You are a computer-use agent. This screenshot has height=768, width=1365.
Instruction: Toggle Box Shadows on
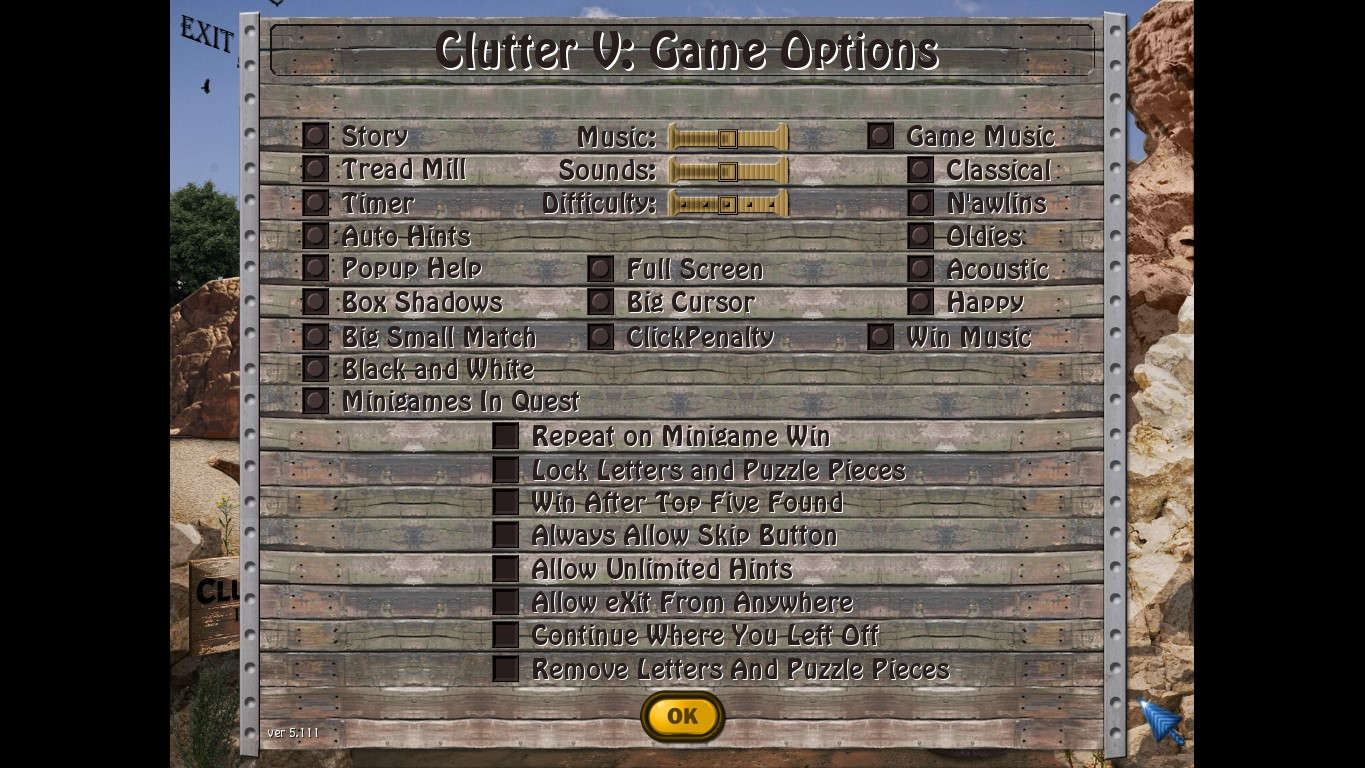[x=314, y=301]
